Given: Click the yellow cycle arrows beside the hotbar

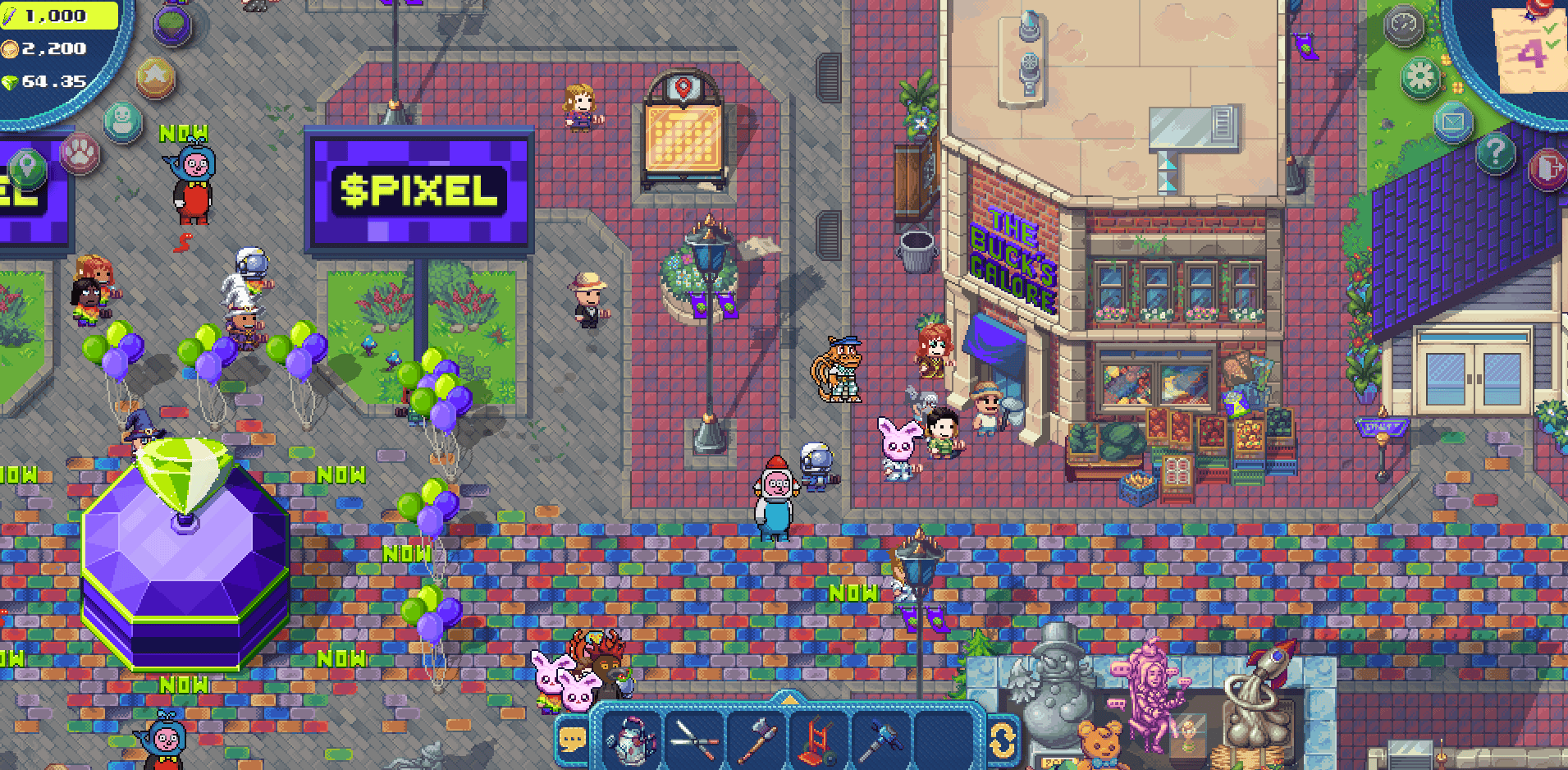Looking at the screenshot, I should tap(1002, 740).
